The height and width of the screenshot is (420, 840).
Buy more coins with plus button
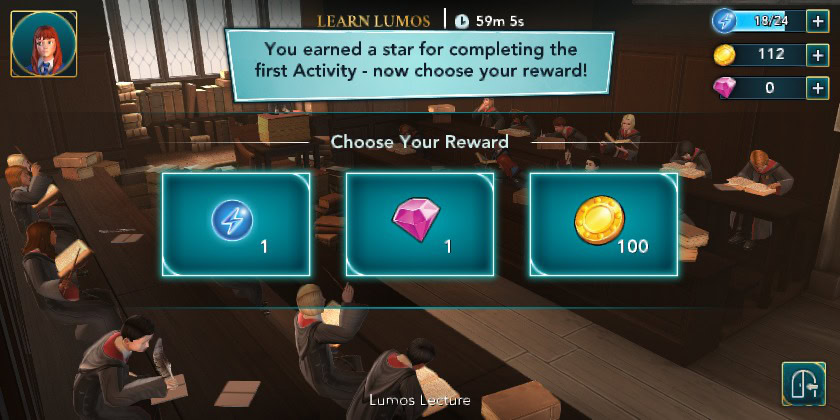coord(816,54)
